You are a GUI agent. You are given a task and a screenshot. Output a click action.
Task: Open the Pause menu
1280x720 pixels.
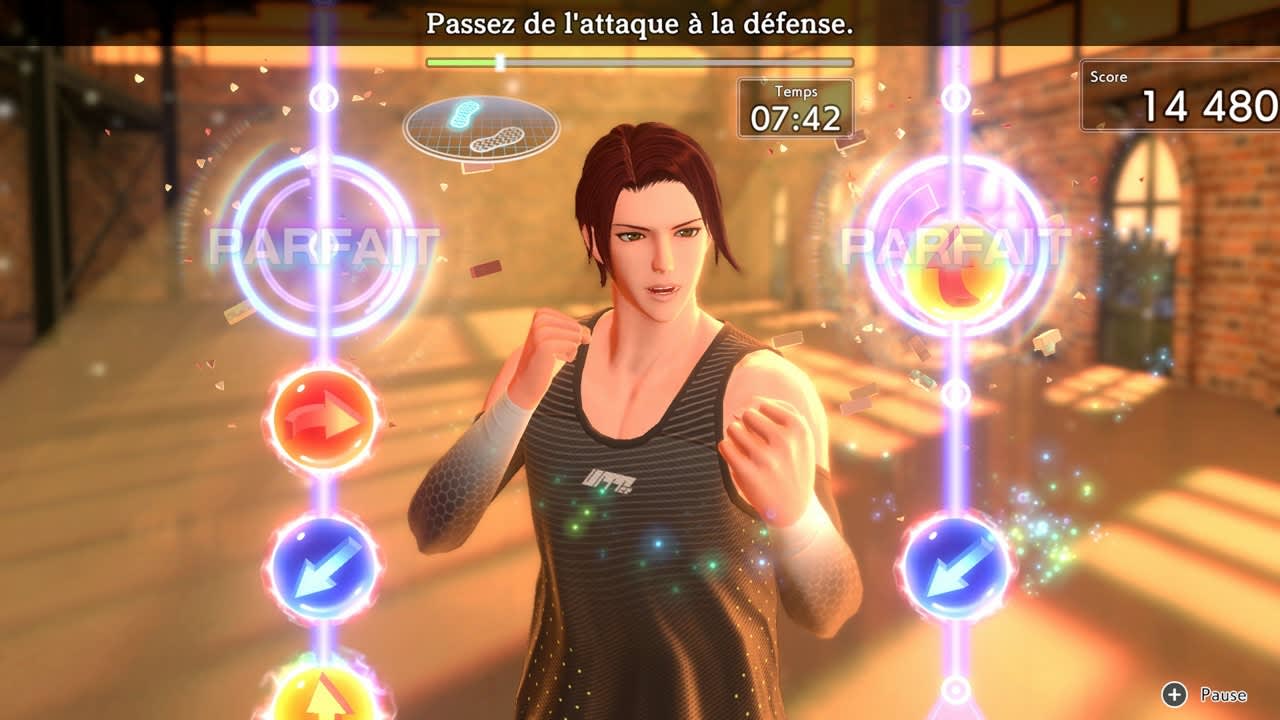[x=1225, y=694]
